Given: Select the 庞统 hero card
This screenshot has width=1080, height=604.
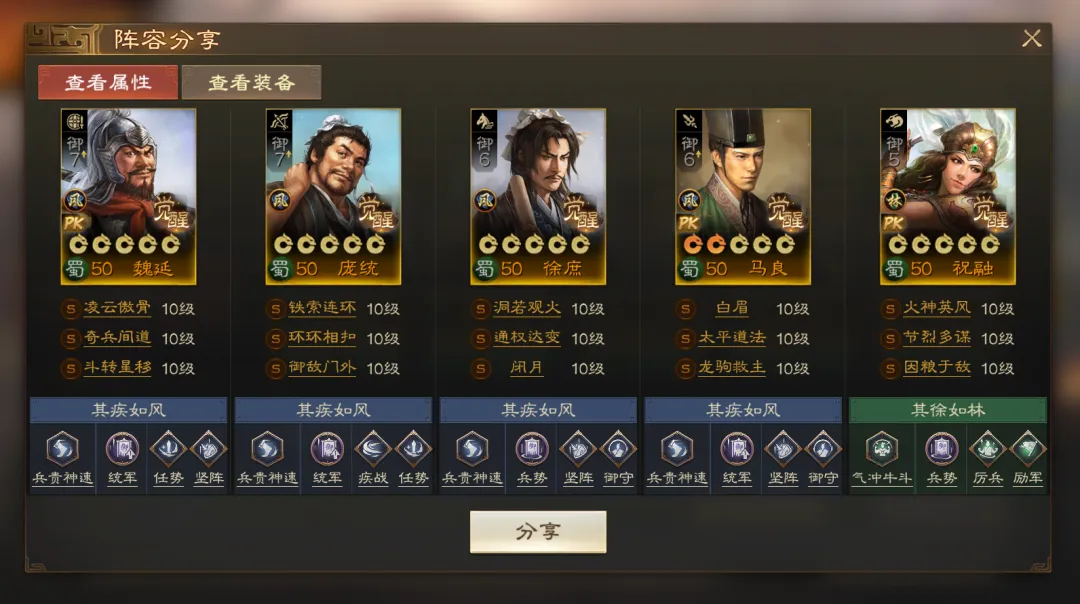Looking at the screenshot, I should coord(333,196).
